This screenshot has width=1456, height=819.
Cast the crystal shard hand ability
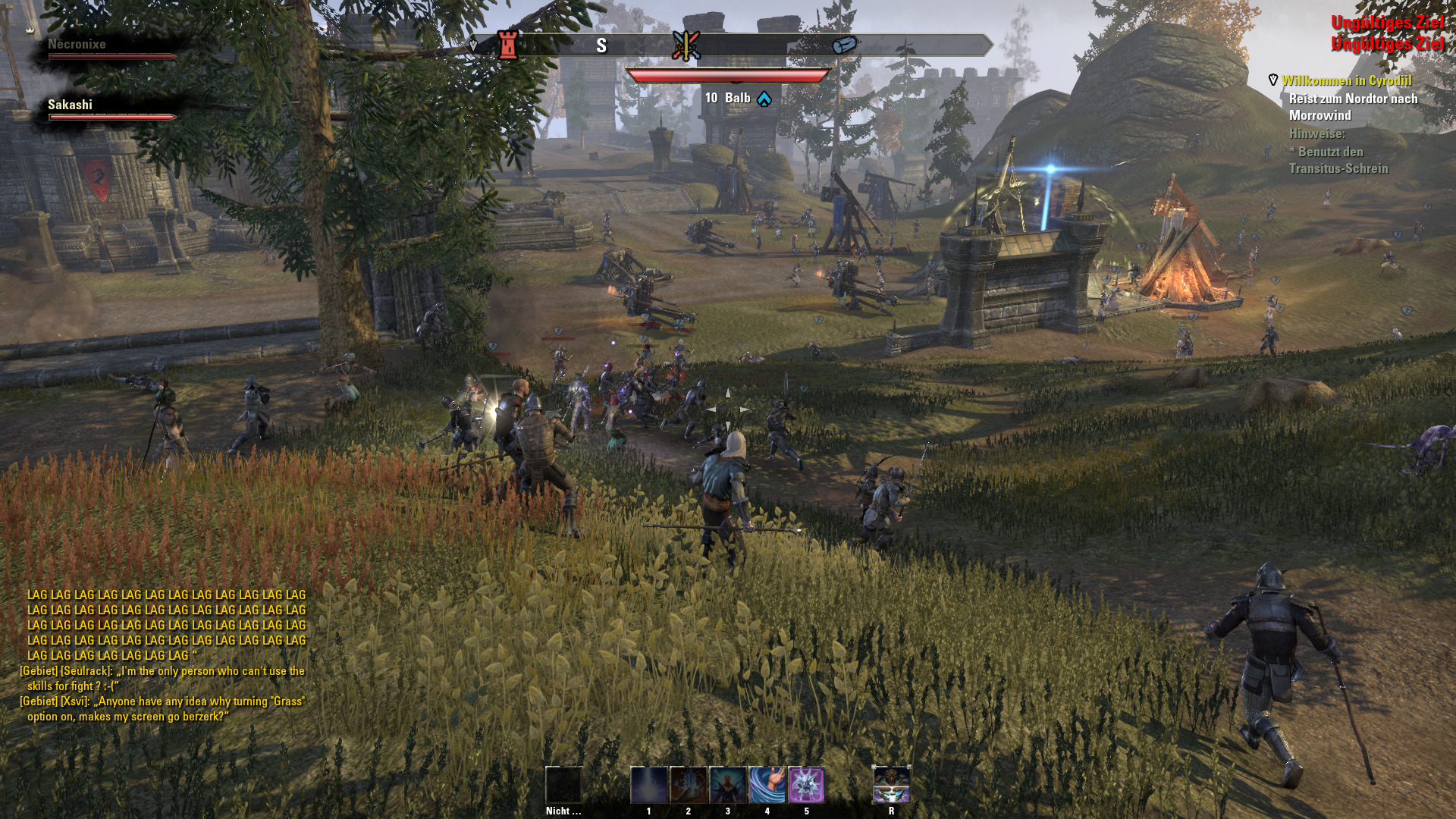coord(689,785)
